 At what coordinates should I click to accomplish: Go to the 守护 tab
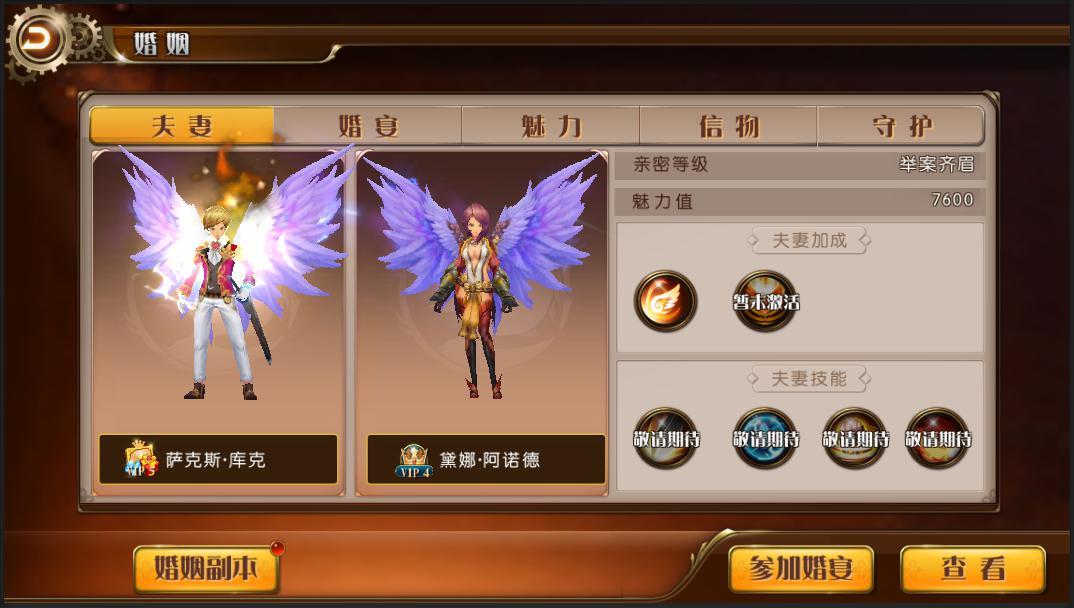[901, 126]
